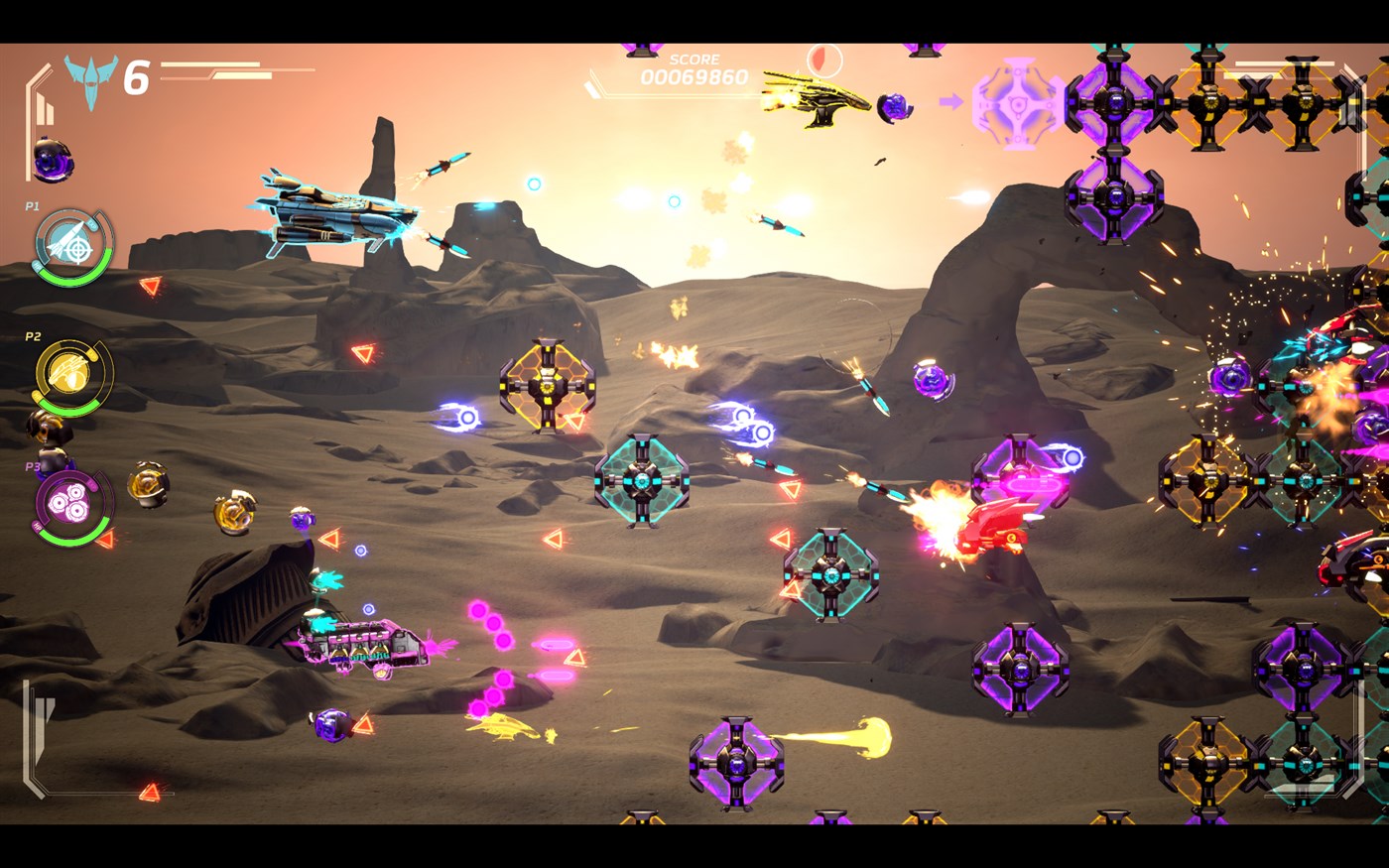The width and height of the screenshot is (1389, 868).
Task: Click the number 6 next to the ship icon
Action: (138, 72)
